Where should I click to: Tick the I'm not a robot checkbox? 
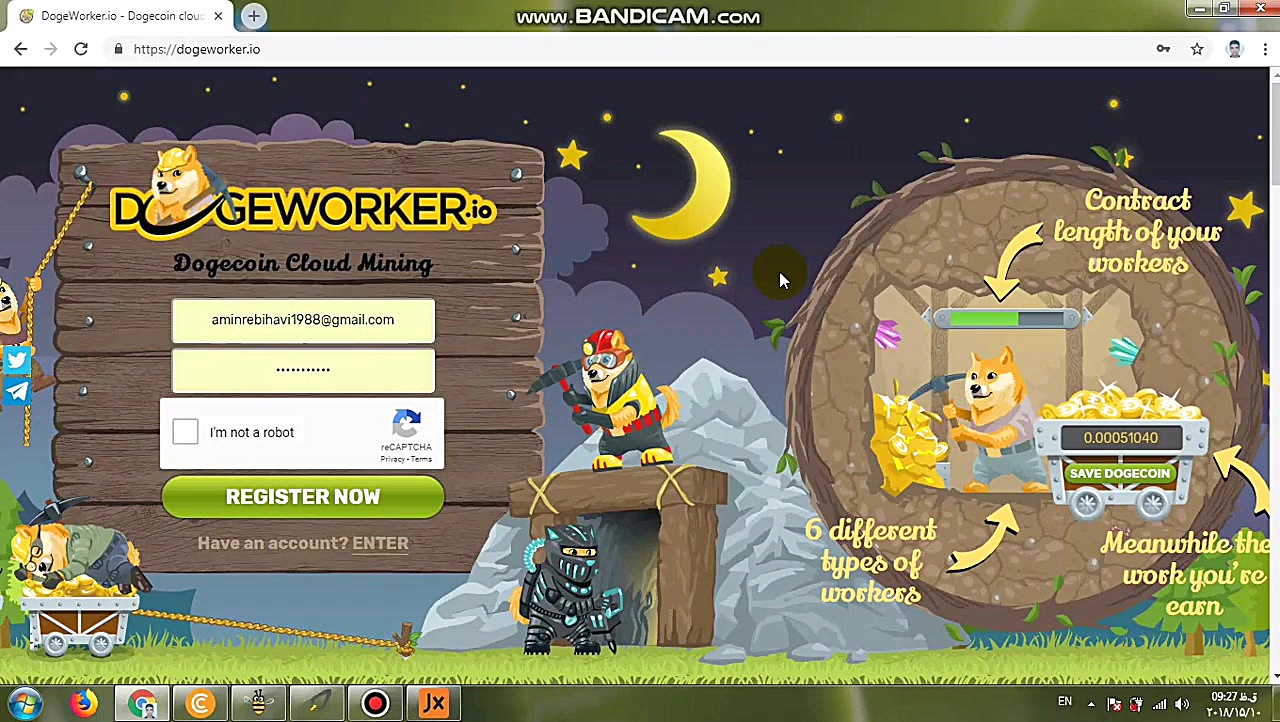click(x=185, y=432)
